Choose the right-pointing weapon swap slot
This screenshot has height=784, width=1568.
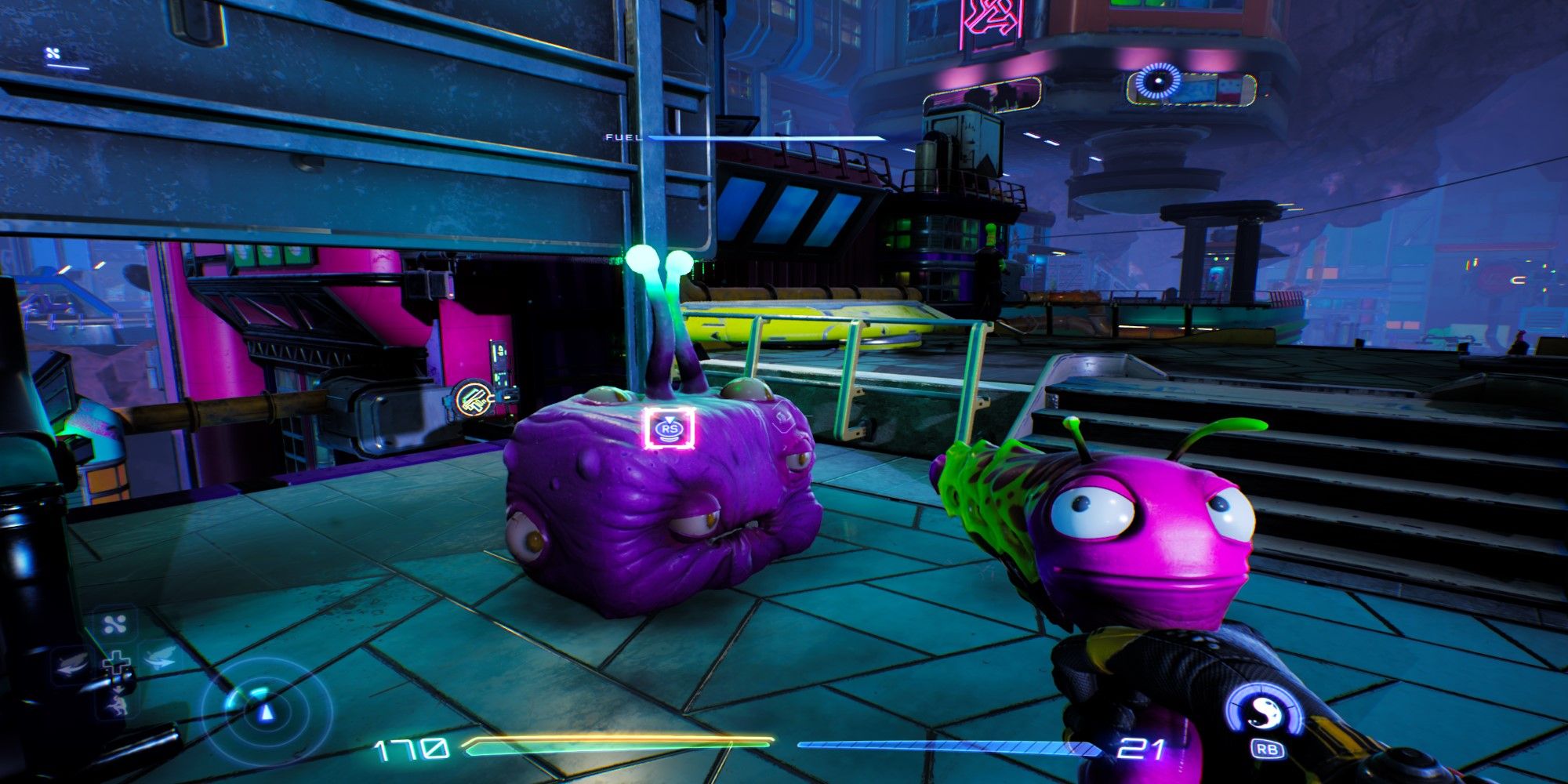(159, 659)
